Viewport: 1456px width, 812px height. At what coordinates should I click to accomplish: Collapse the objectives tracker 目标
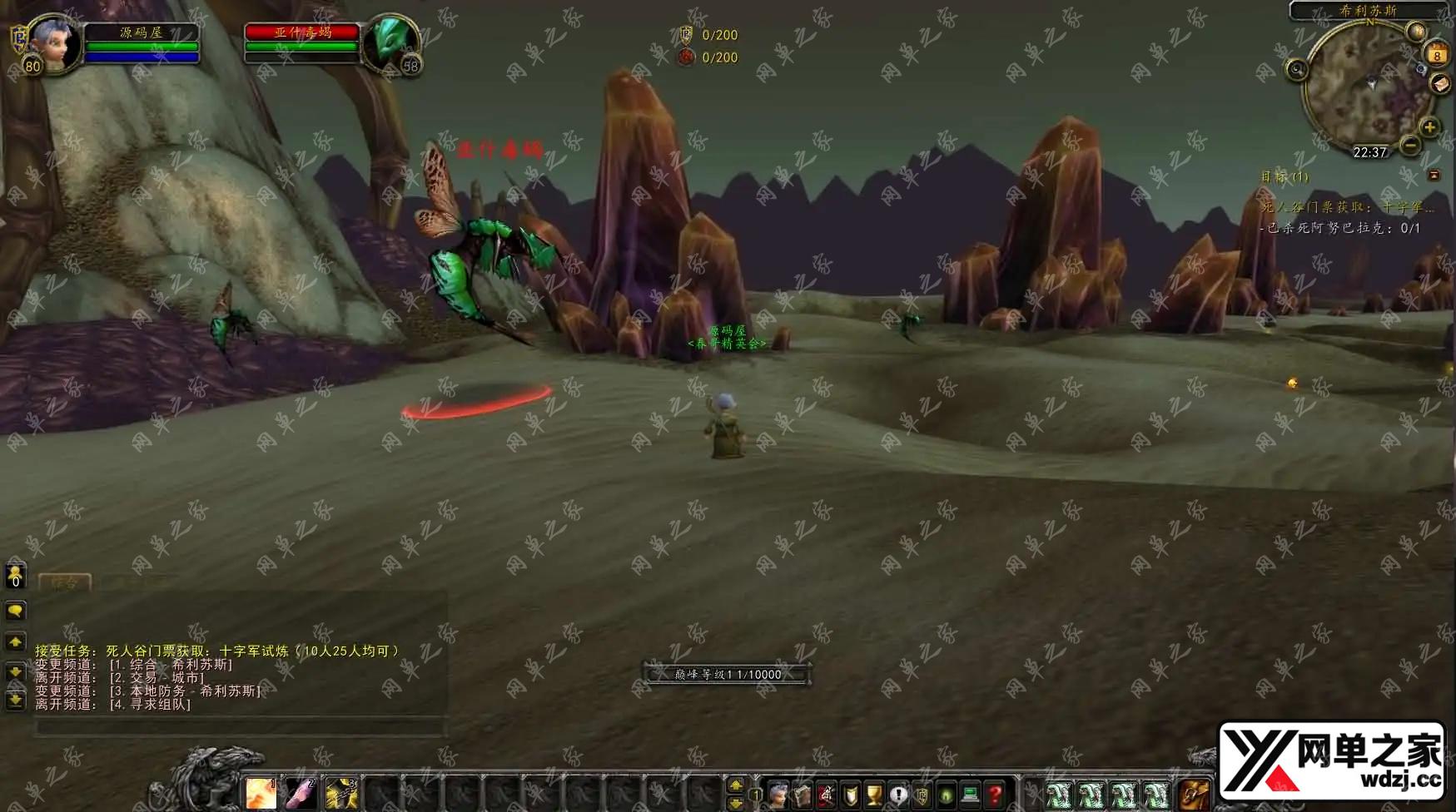1434,176
